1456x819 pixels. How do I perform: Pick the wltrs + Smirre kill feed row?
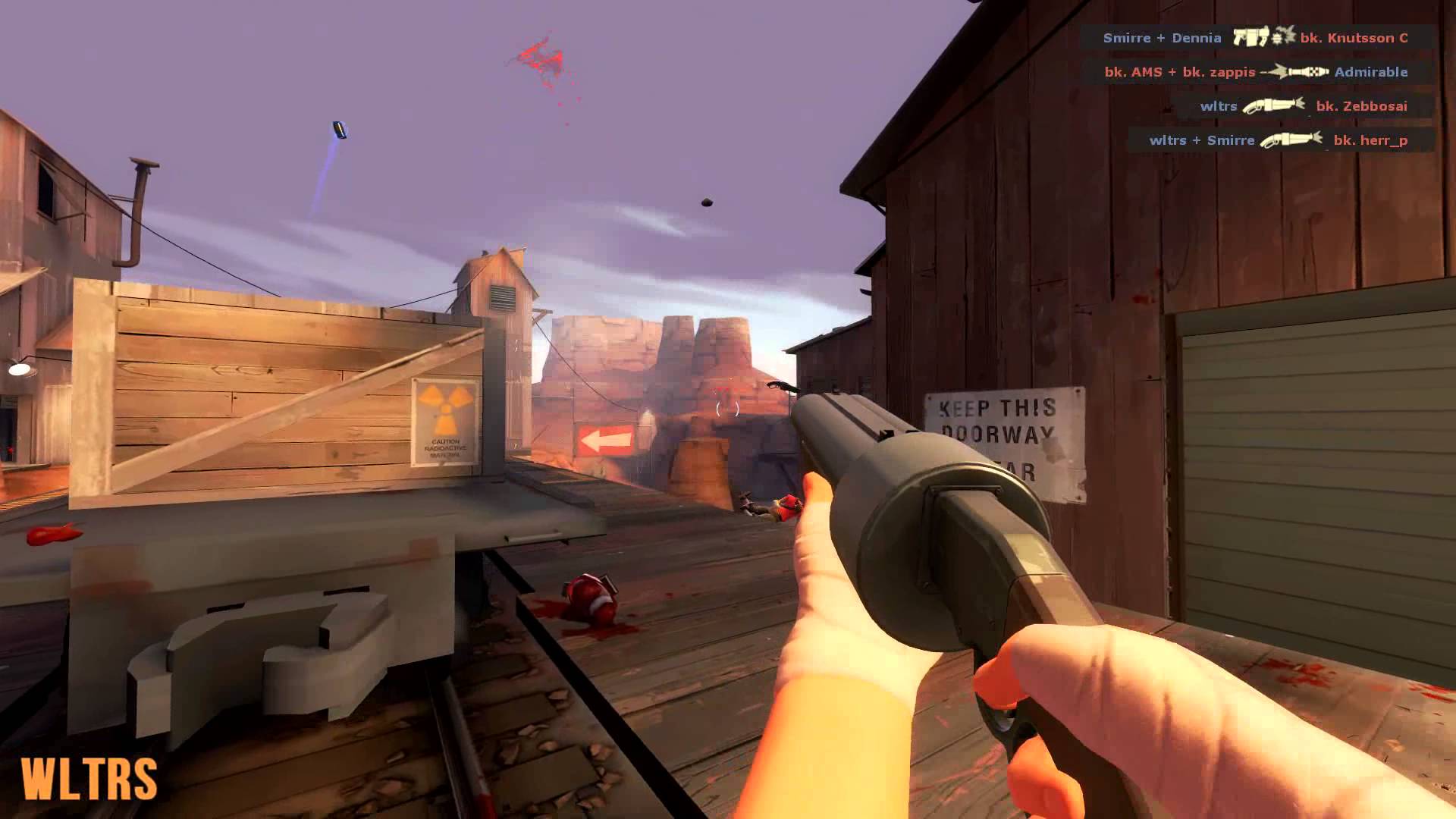1279,140
